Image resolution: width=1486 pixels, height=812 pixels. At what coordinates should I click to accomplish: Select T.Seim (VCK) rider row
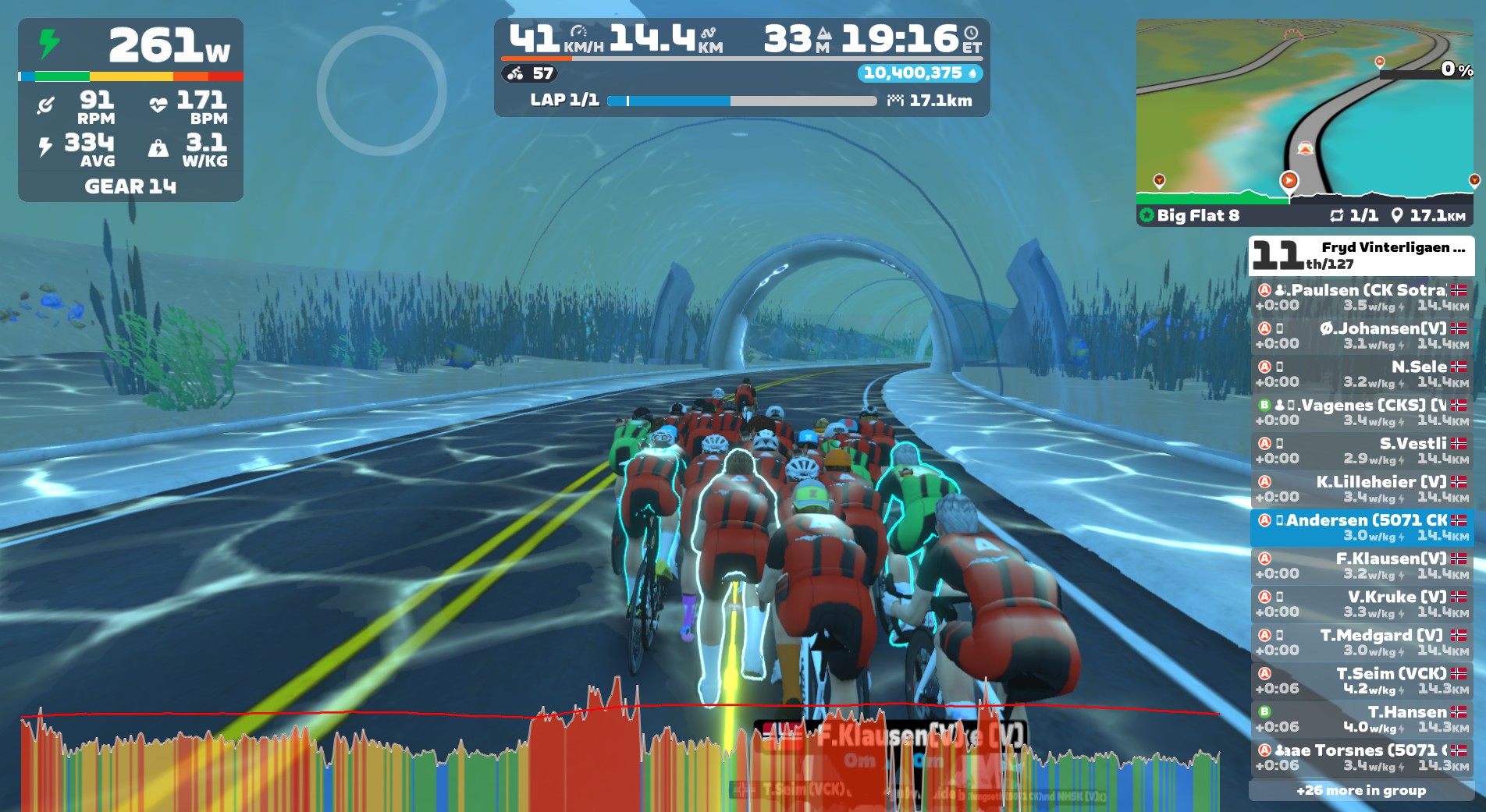1361,680
